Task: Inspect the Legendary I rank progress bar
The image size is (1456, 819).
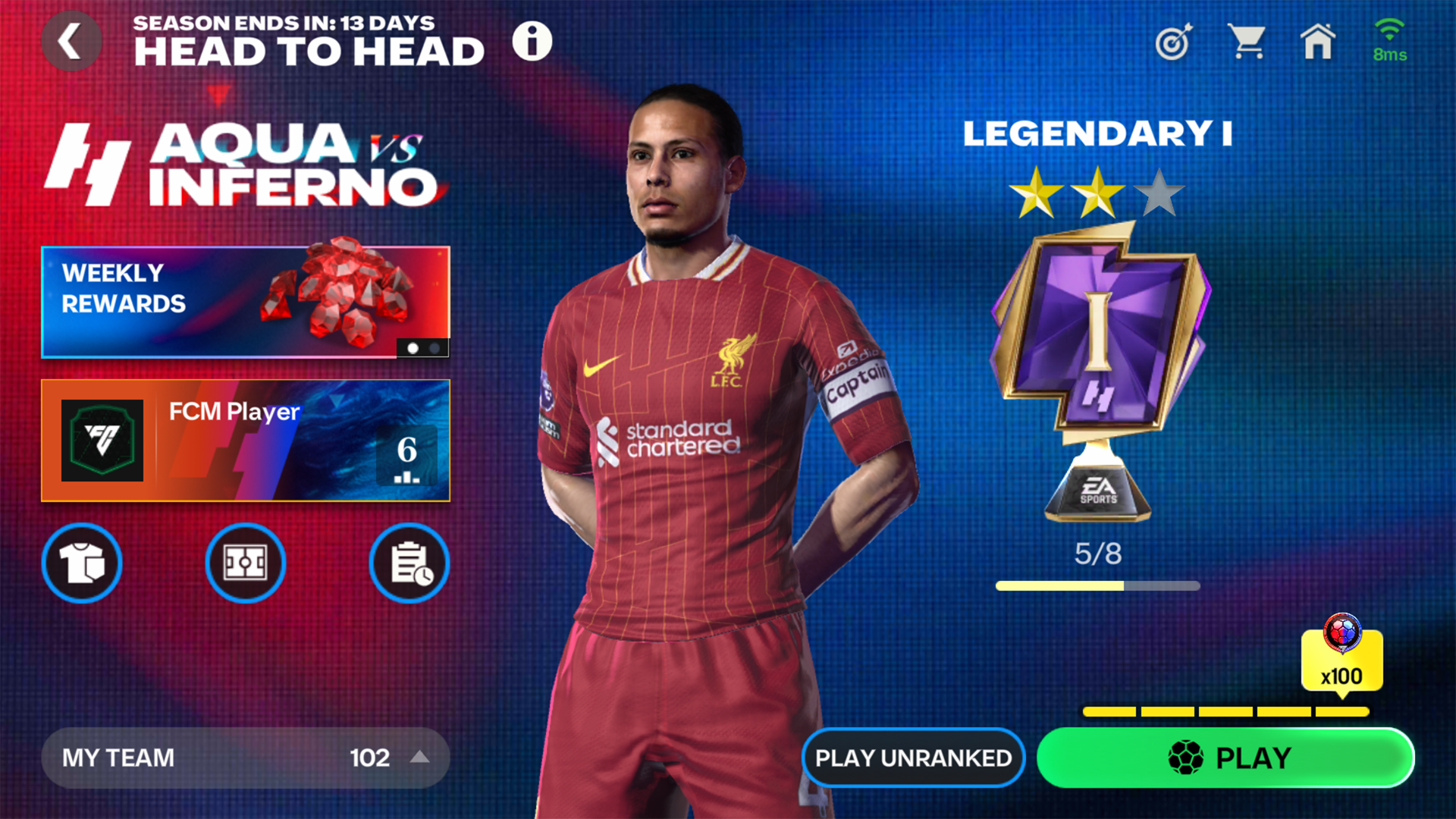Action: pos(1097,585)
